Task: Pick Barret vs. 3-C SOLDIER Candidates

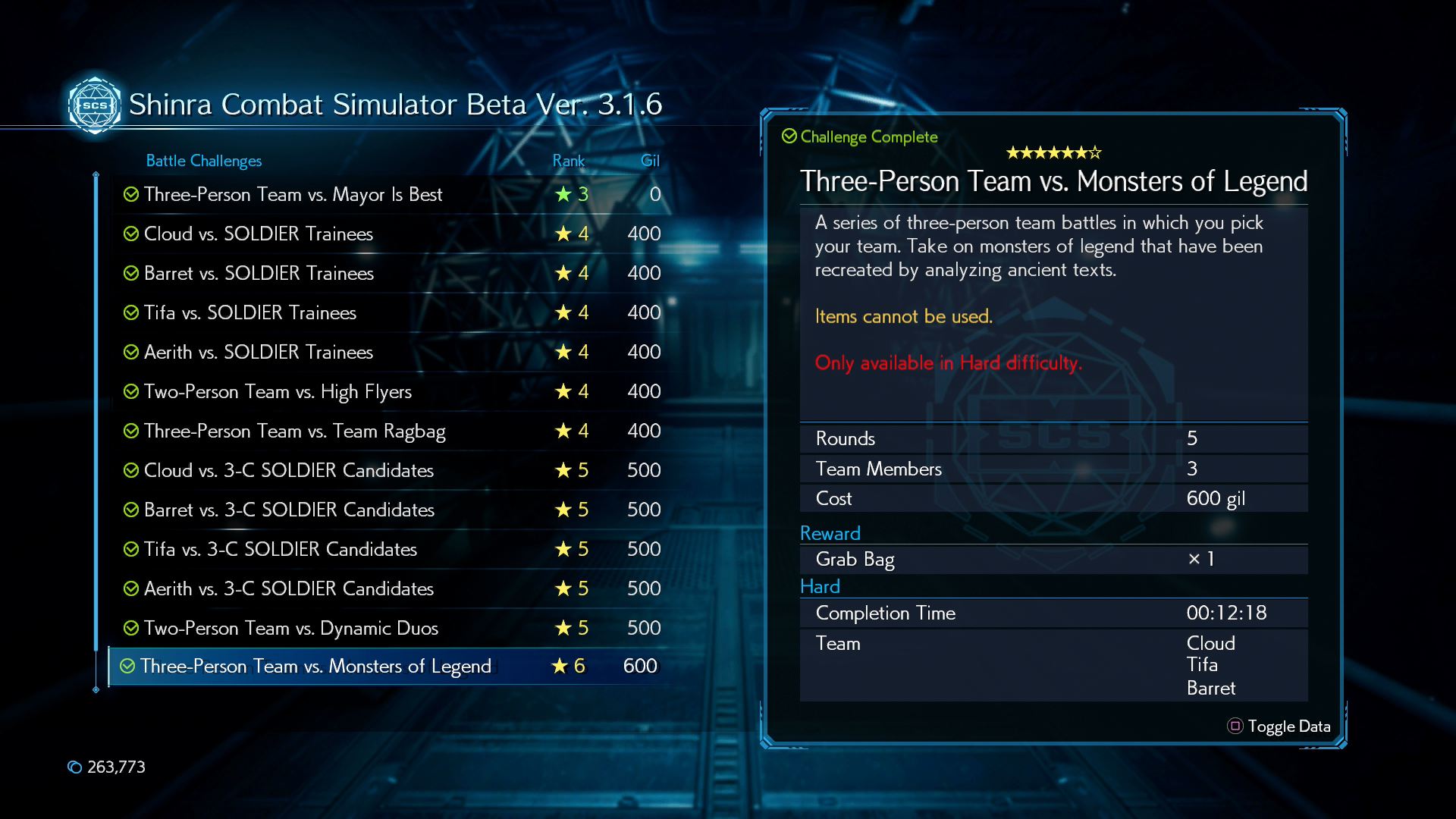Action: pos(289,510)
